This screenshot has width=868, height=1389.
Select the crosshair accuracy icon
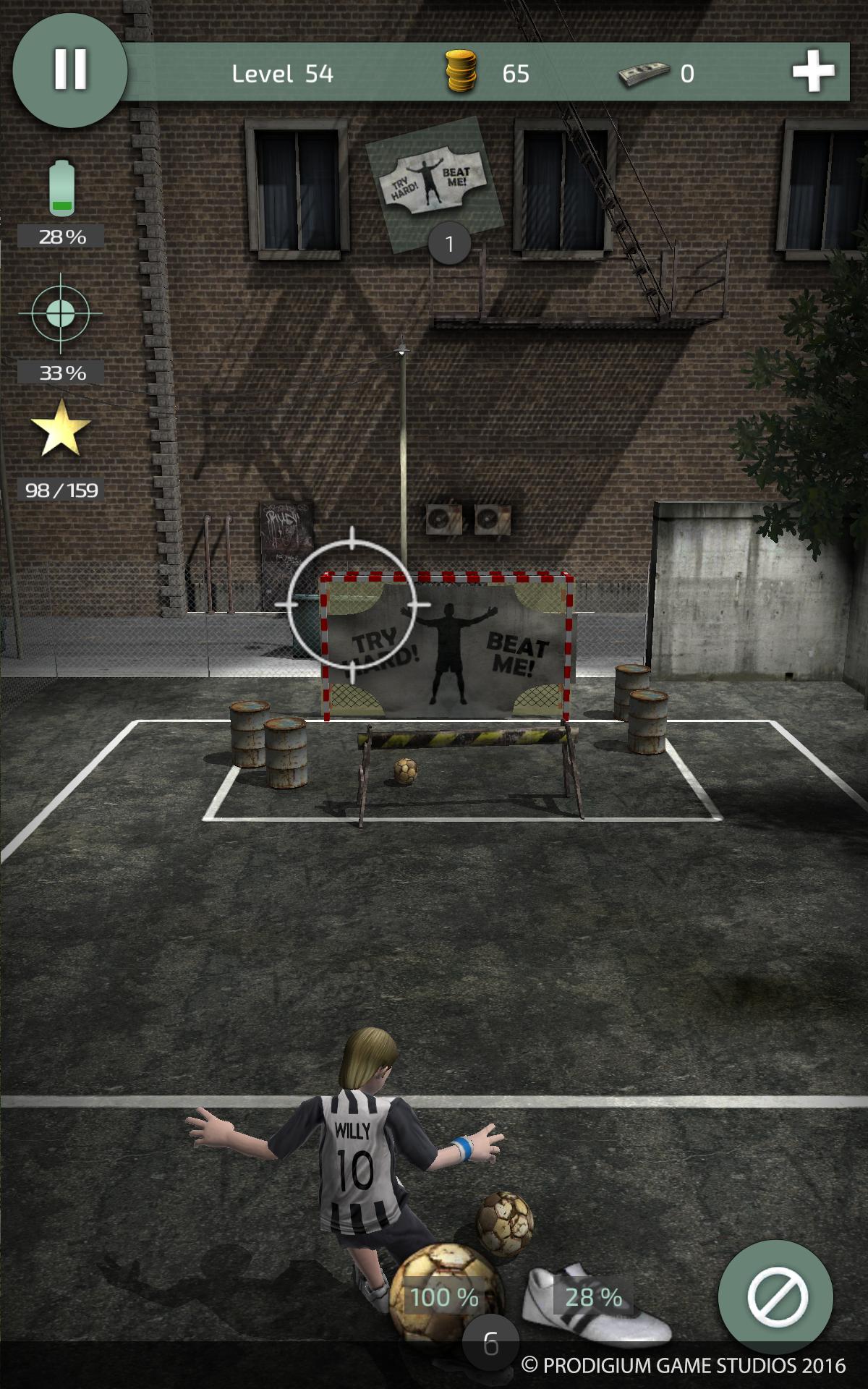click(x=61, y=314)
